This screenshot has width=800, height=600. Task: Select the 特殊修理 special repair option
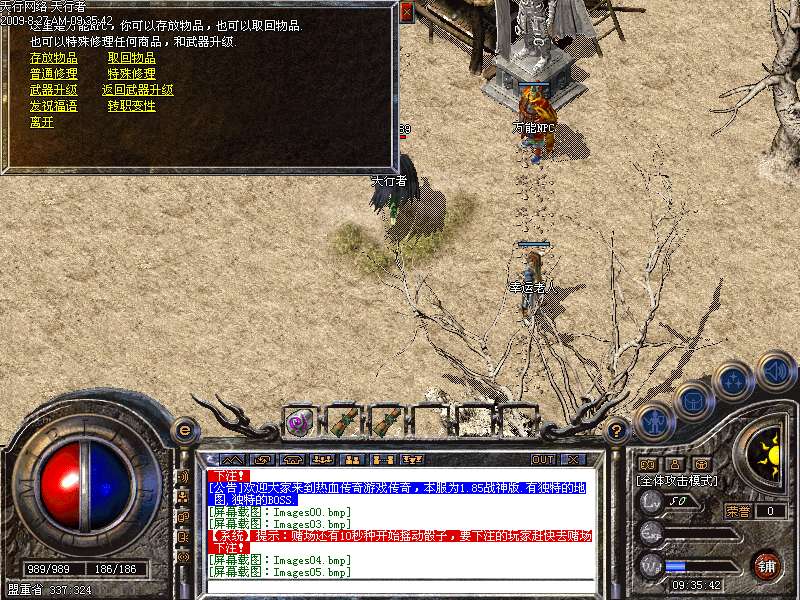pyautogui.click(x=132, y=74)
